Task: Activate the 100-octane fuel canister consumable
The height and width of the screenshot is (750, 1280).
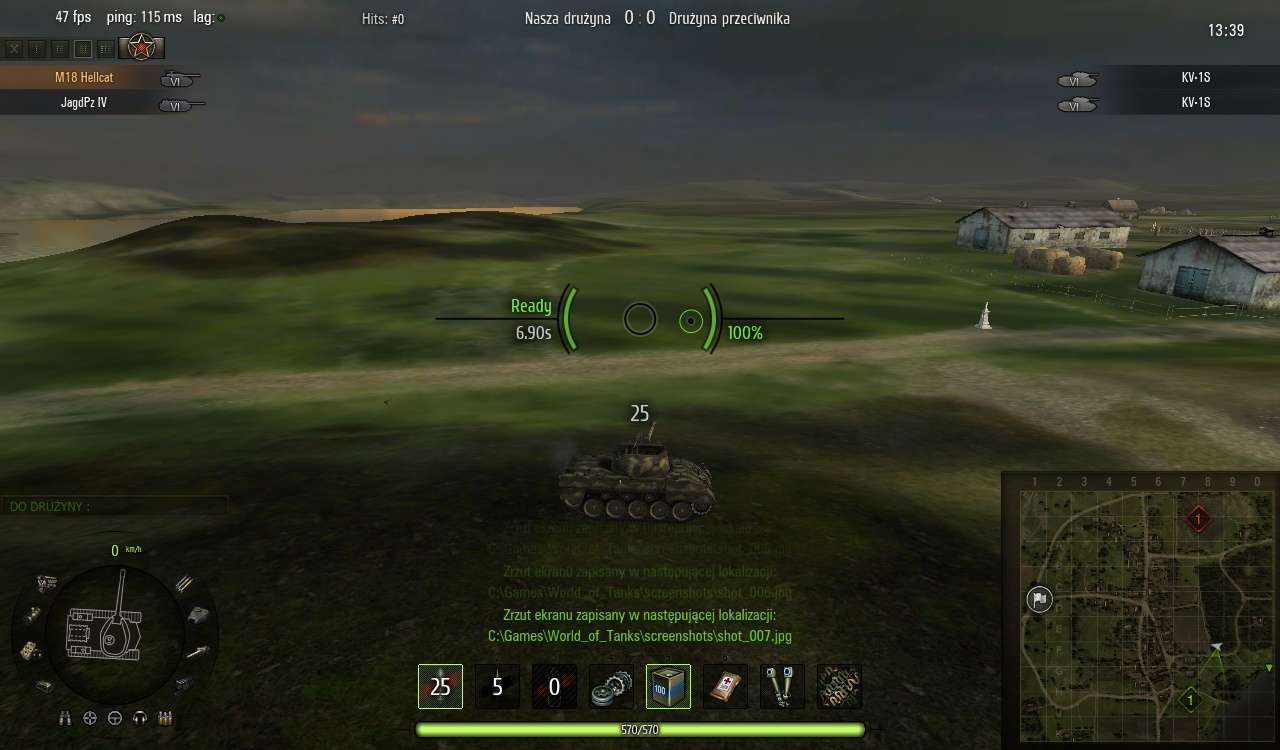Action: point(668,687)
